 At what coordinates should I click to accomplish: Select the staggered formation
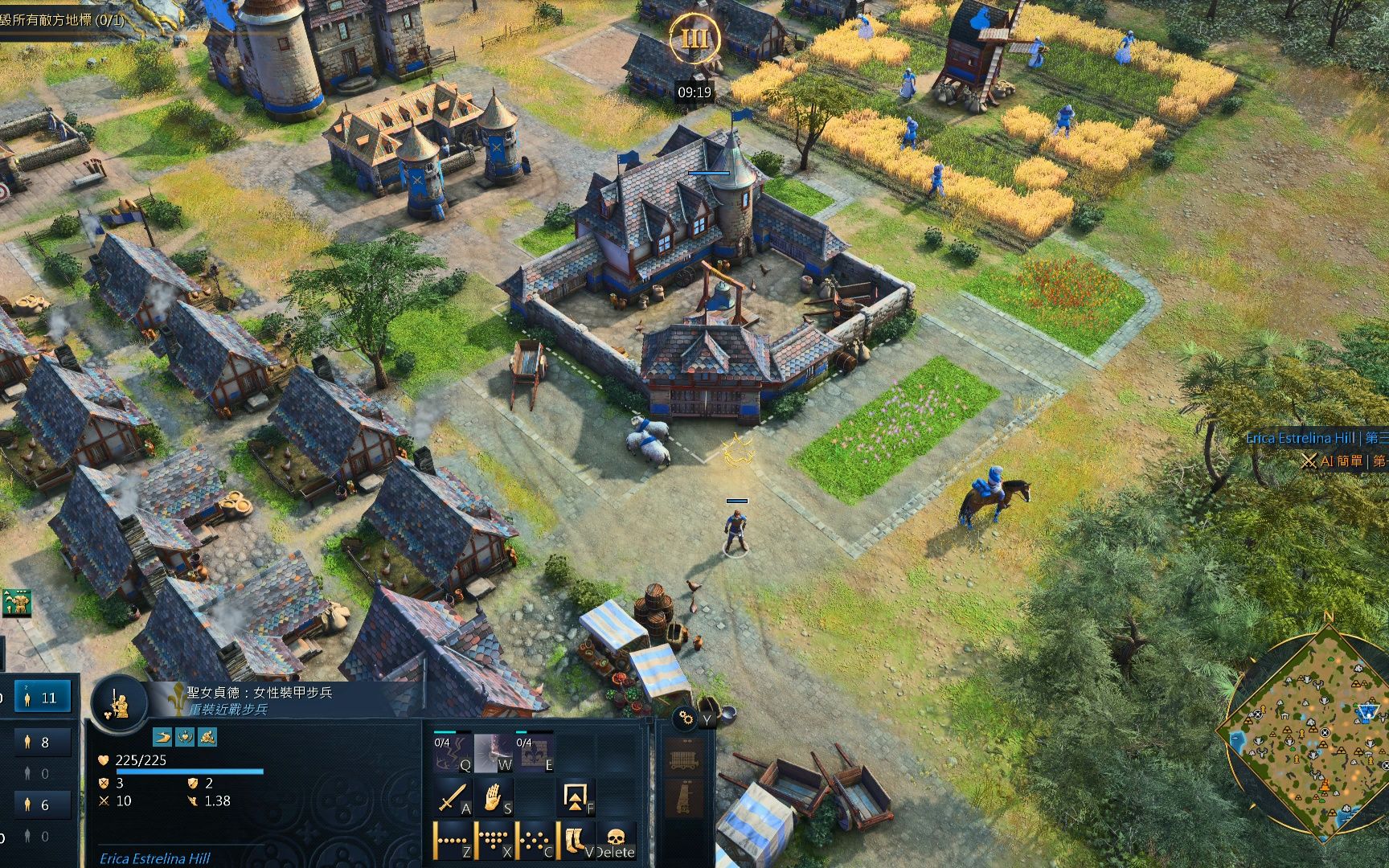tap(535, 840)
